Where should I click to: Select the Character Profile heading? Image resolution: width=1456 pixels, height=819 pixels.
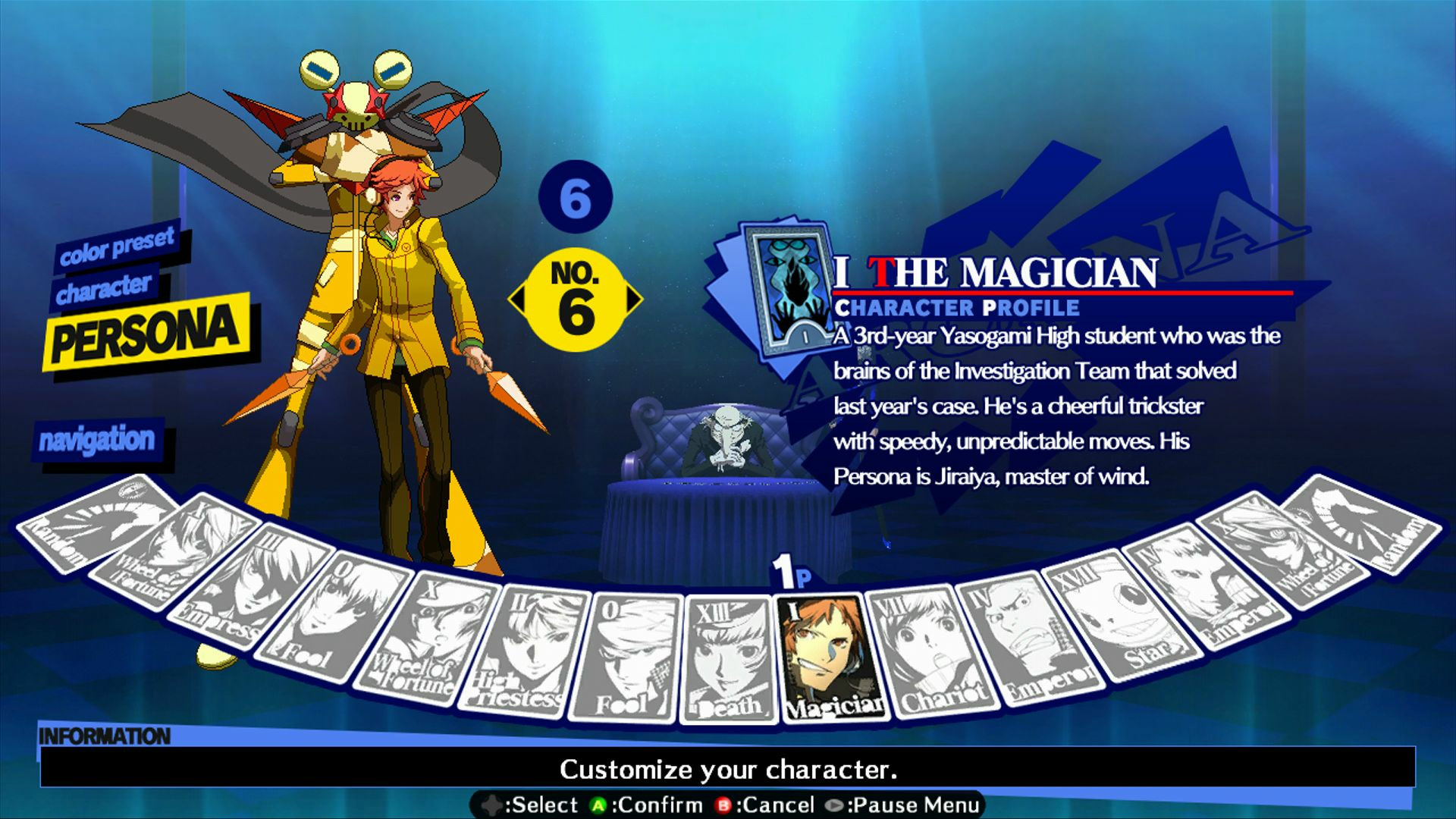pyautogui.click(x=957, y=307)
